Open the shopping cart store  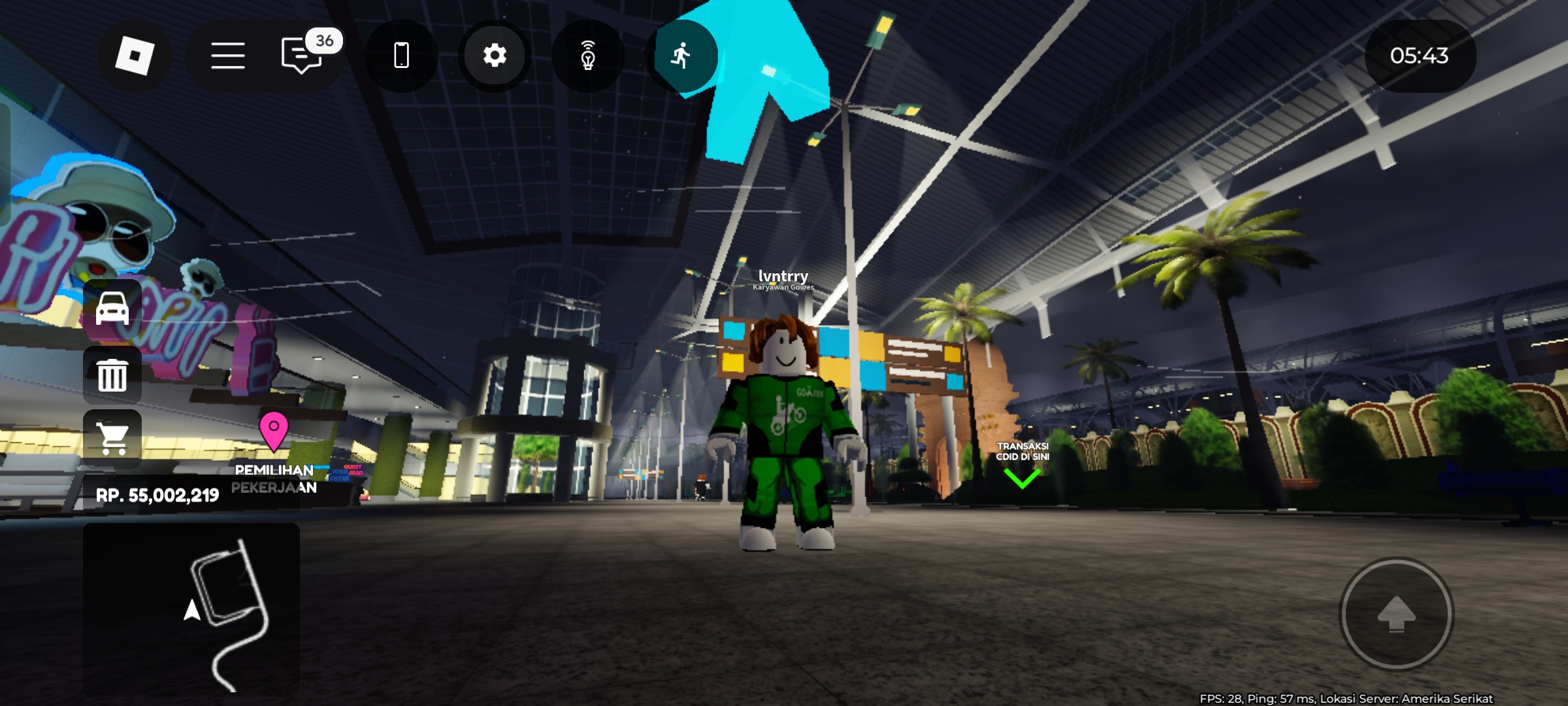click(112, 438)
